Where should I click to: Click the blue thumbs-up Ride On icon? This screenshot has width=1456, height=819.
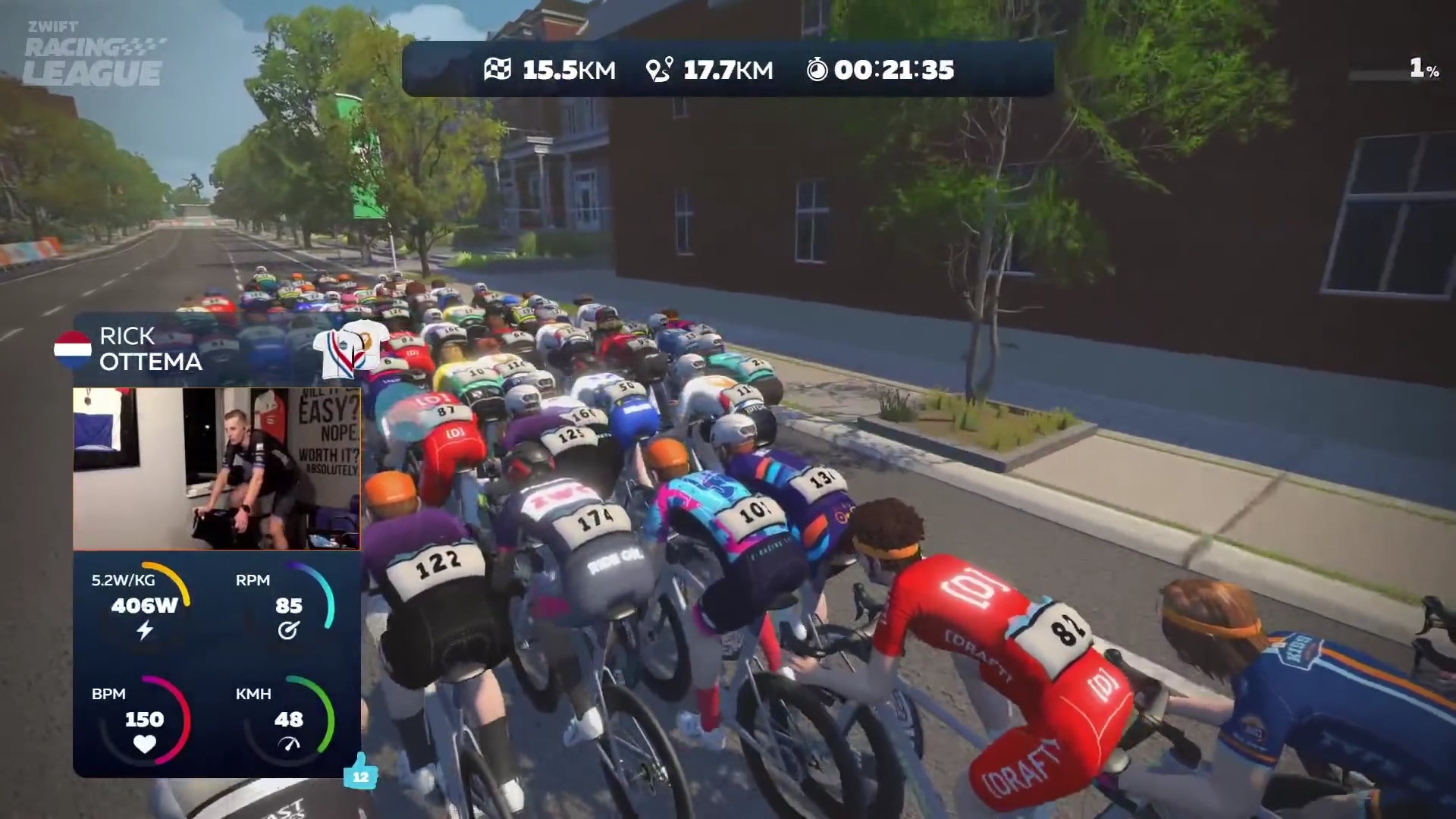pyautogui.click(x=360, y=772)
